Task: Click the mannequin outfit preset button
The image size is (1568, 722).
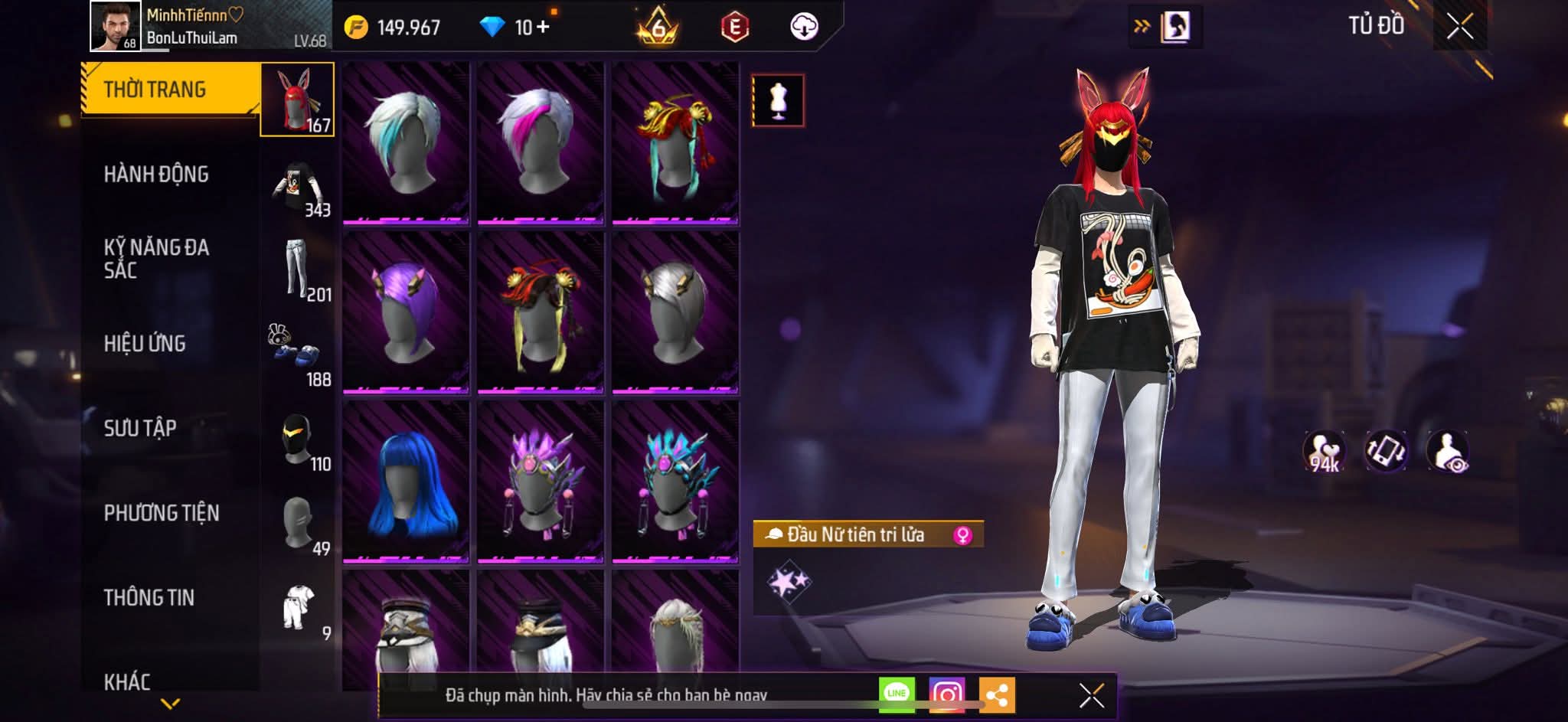Action: (x=778, y=100)
